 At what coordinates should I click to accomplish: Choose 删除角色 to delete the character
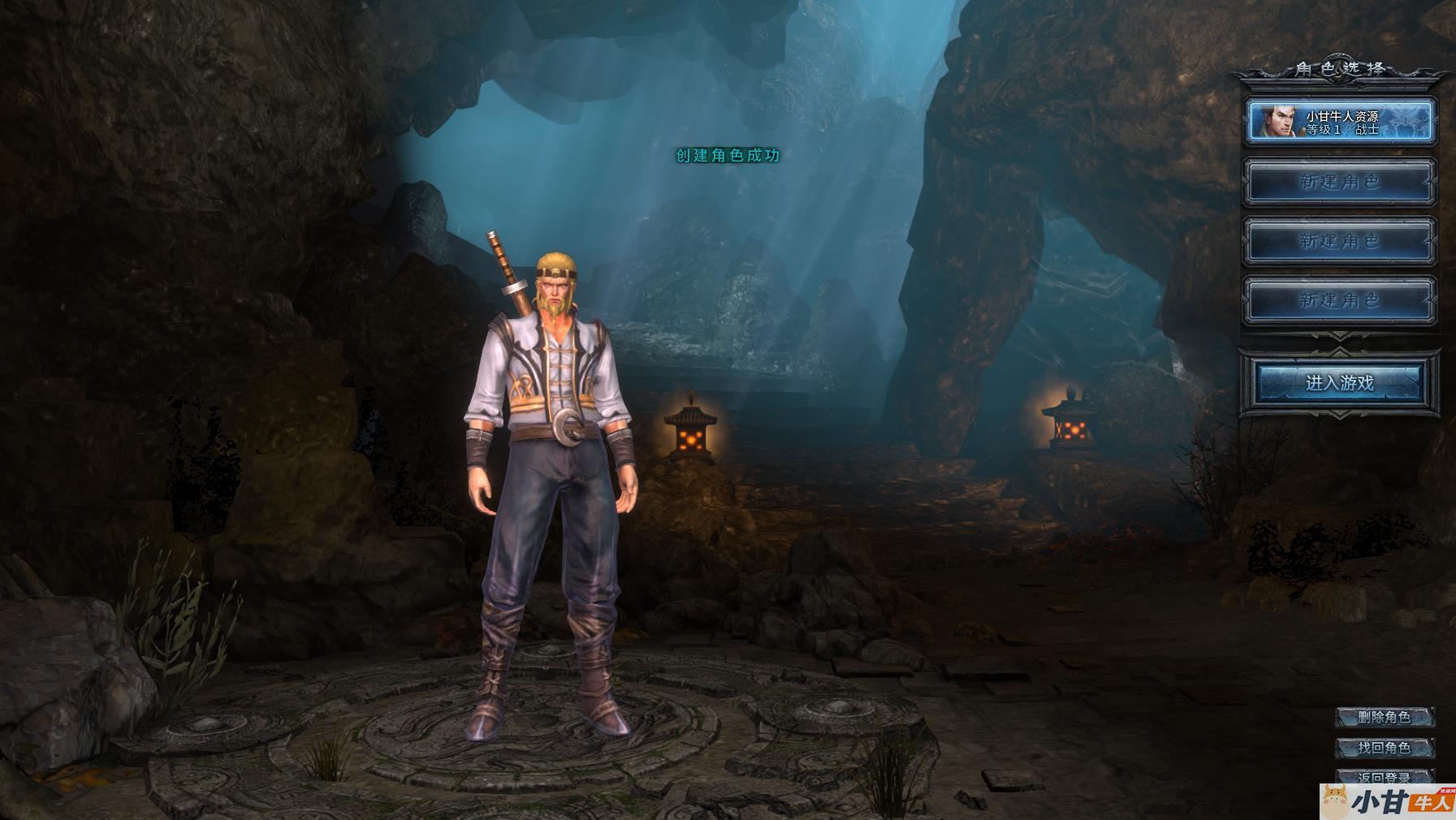(x=1384, y=717)
